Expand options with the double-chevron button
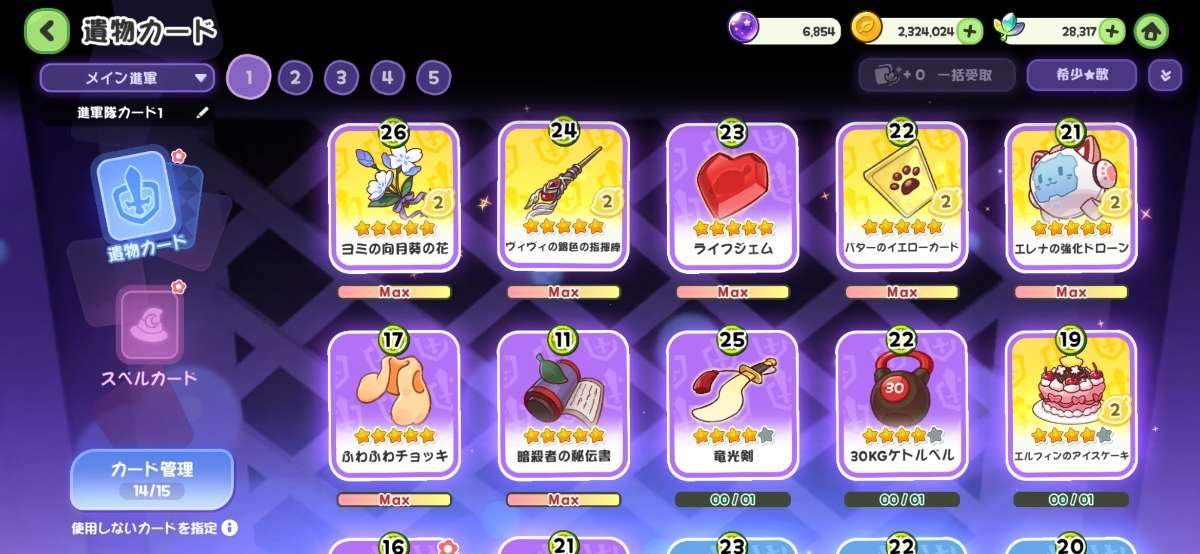The image size is (1200, 554). coord(1164,75)
